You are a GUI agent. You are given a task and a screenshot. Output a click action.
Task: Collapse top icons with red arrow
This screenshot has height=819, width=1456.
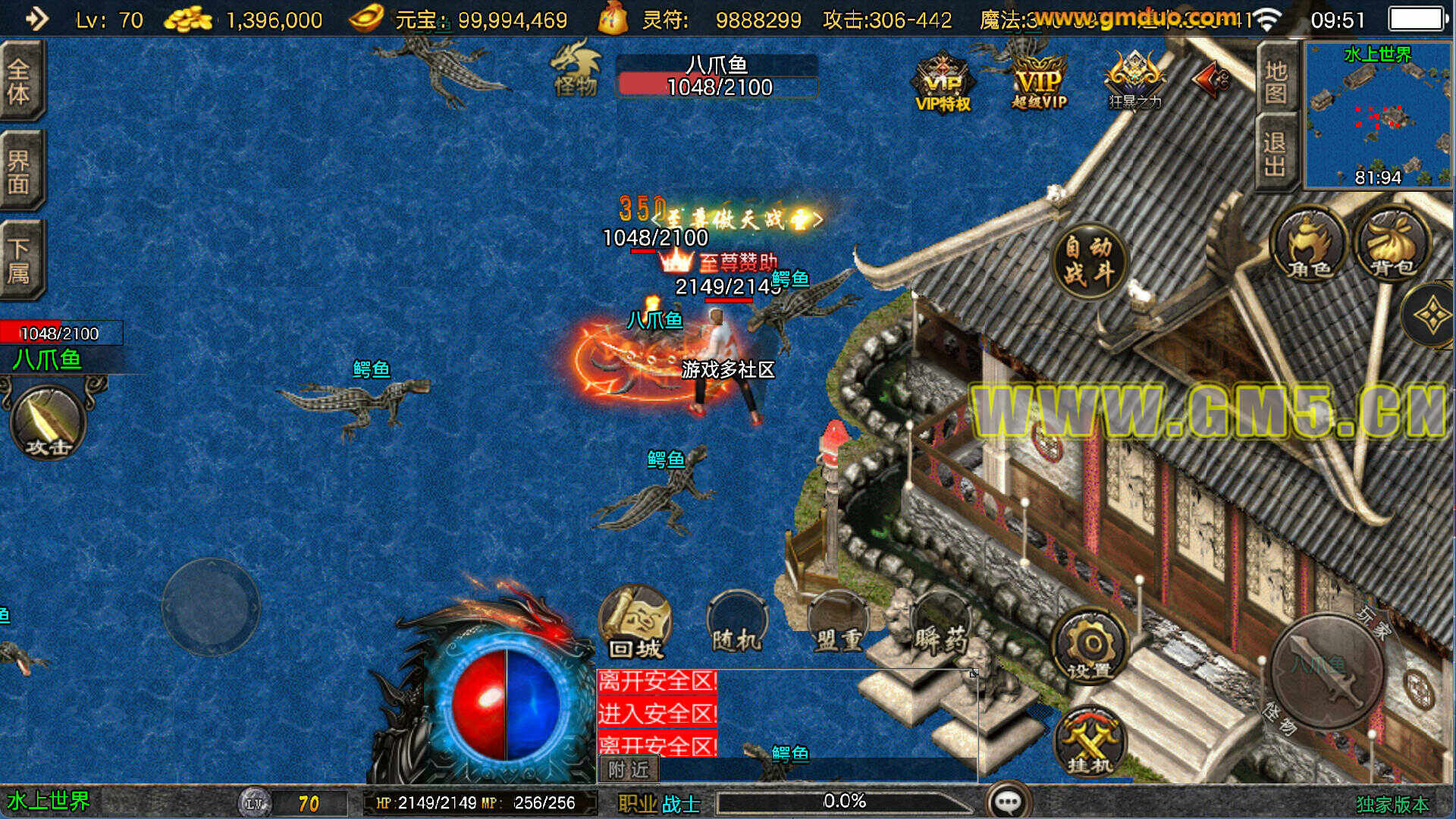[x=1211, y=79]
